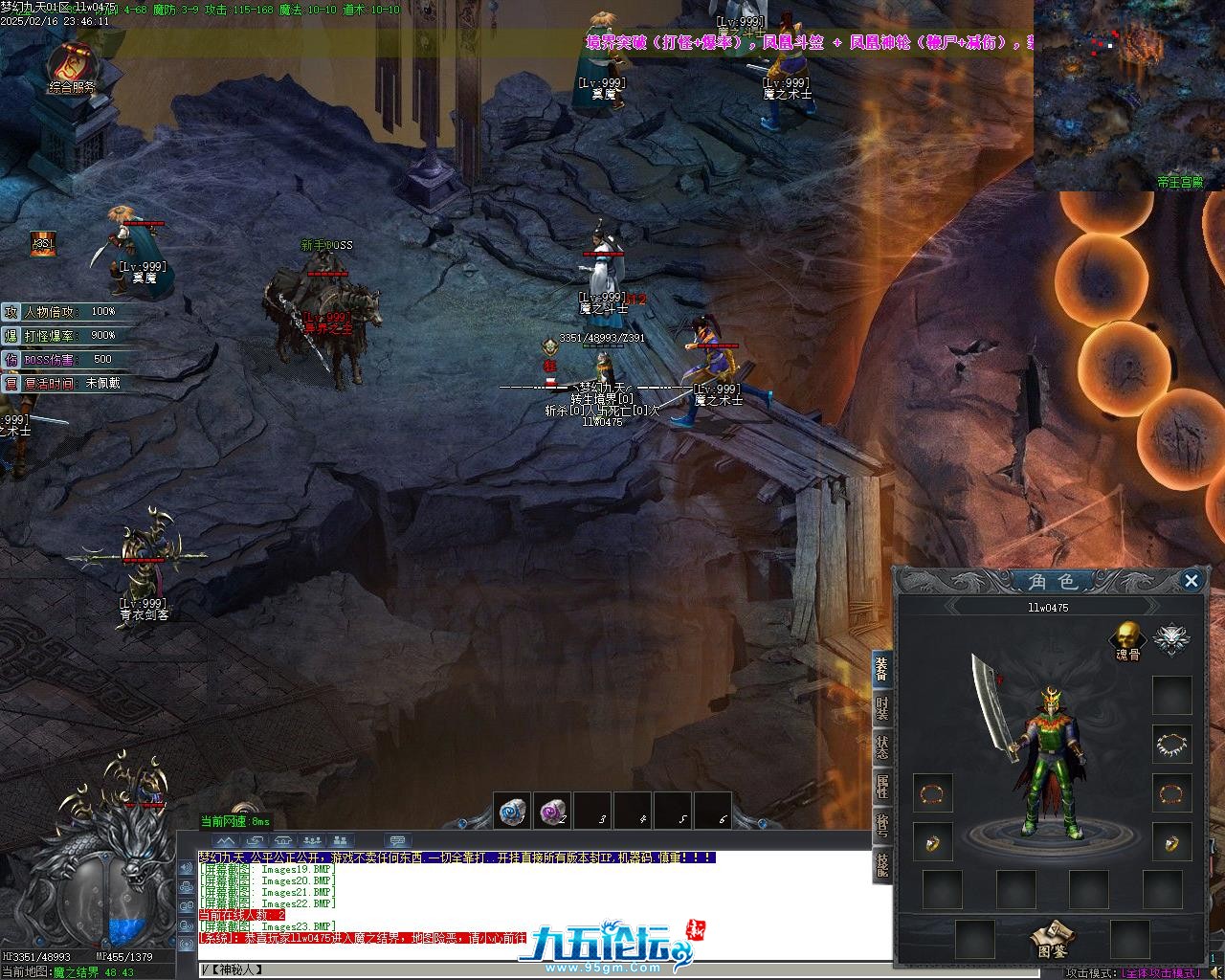
Task: Select the equipped spiked necklace slot
Action: (1171, 744)
